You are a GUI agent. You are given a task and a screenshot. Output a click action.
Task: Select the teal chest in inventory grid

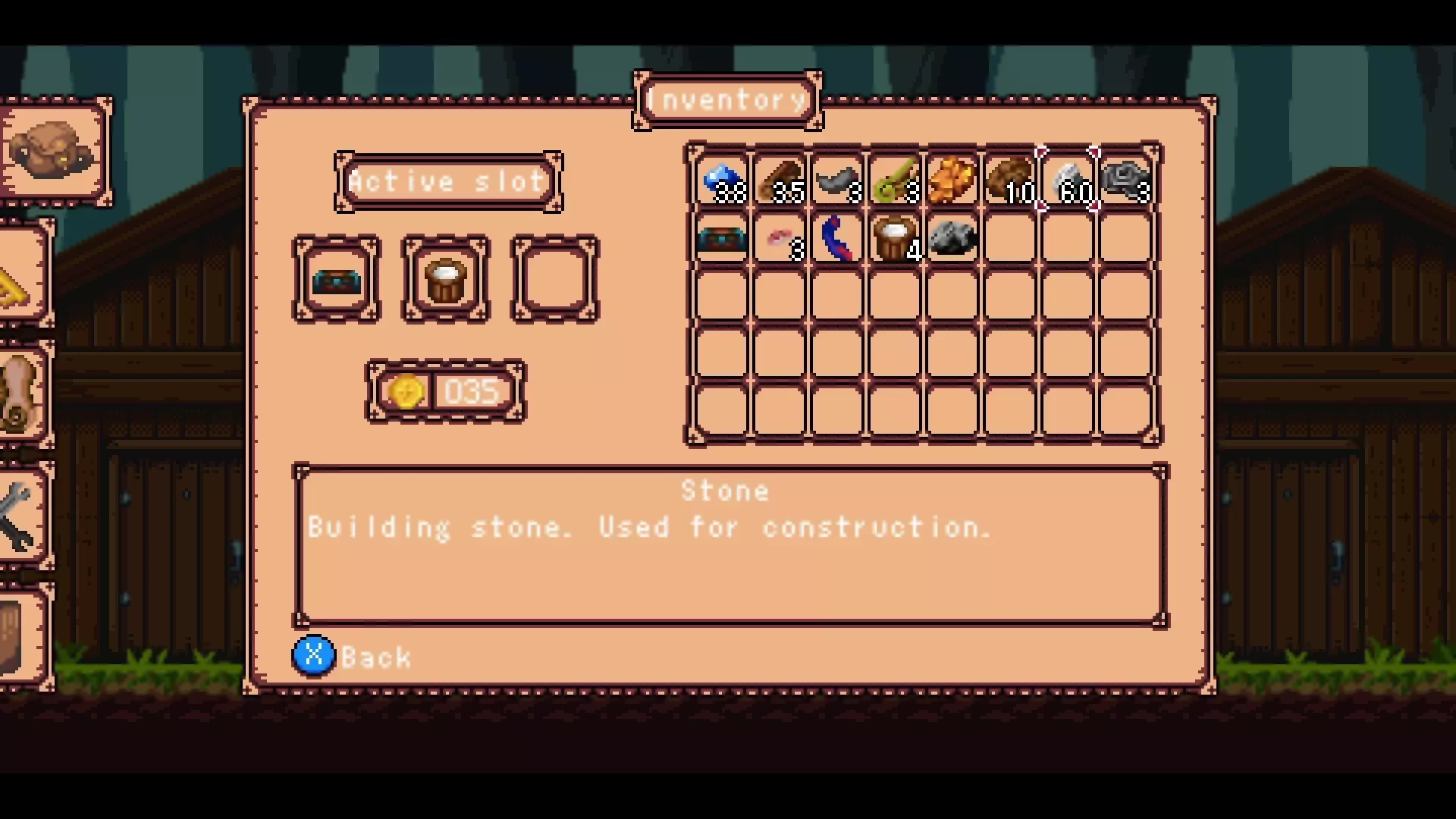tap(721, 239)
